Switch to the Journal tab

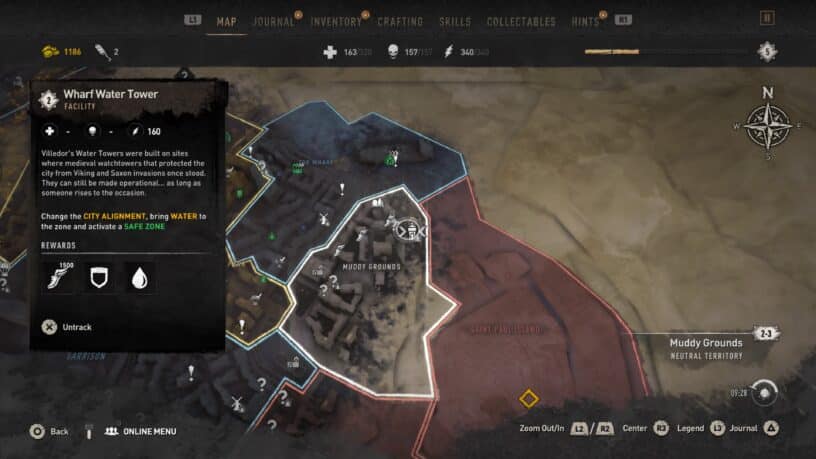pos(273,21)
